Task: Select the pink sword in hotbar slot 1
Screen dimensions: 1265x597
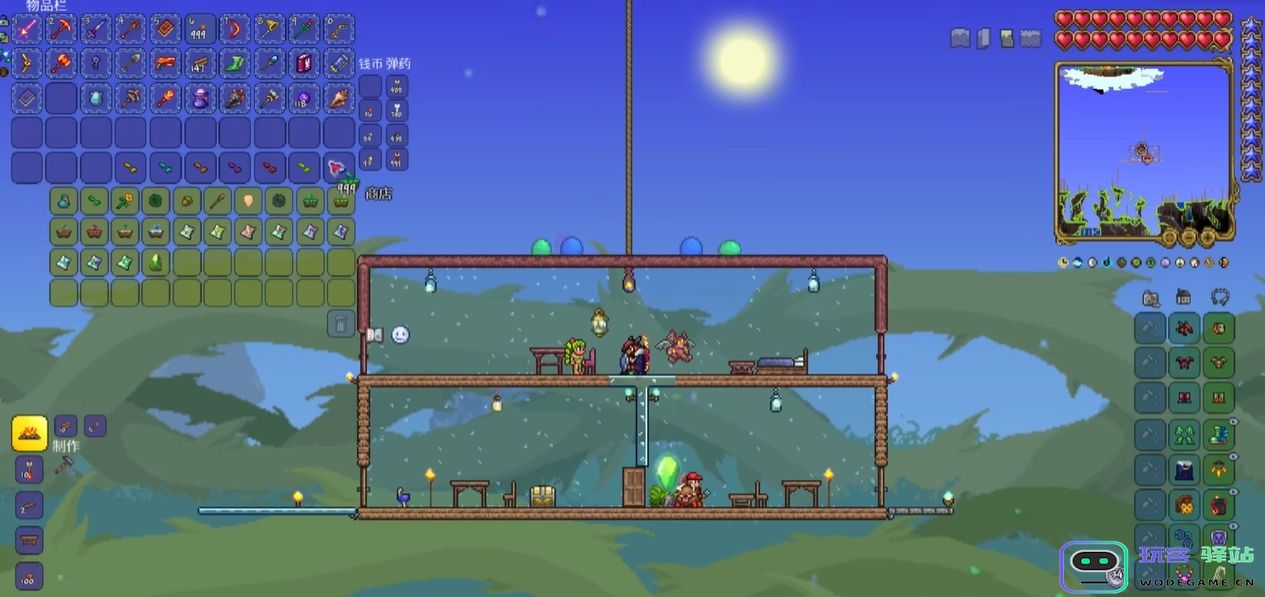Action: point(27,28)
